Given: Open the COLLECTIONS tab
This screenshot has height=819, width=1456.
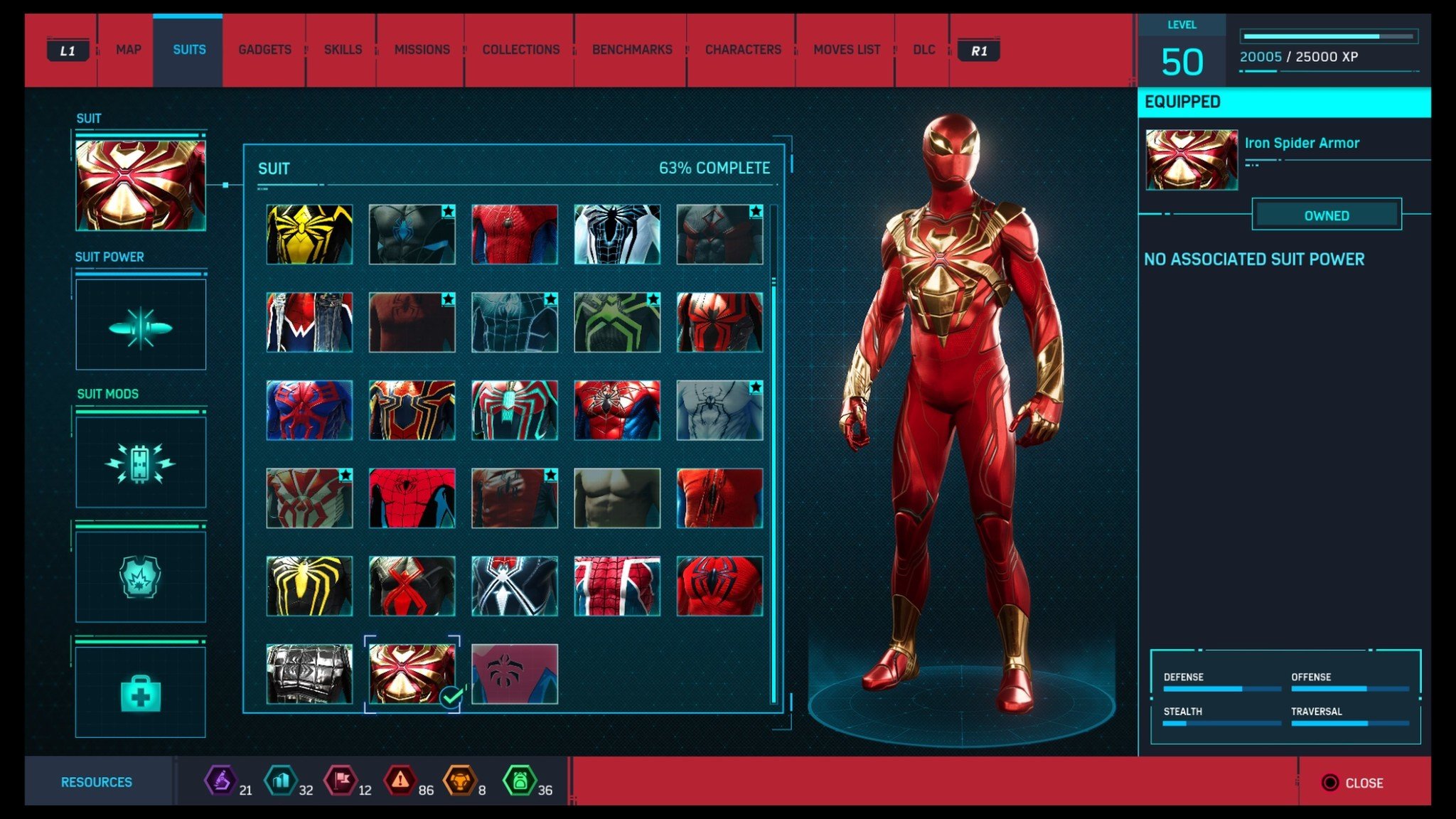Looking at the screenshot, I should pos(520,50).
